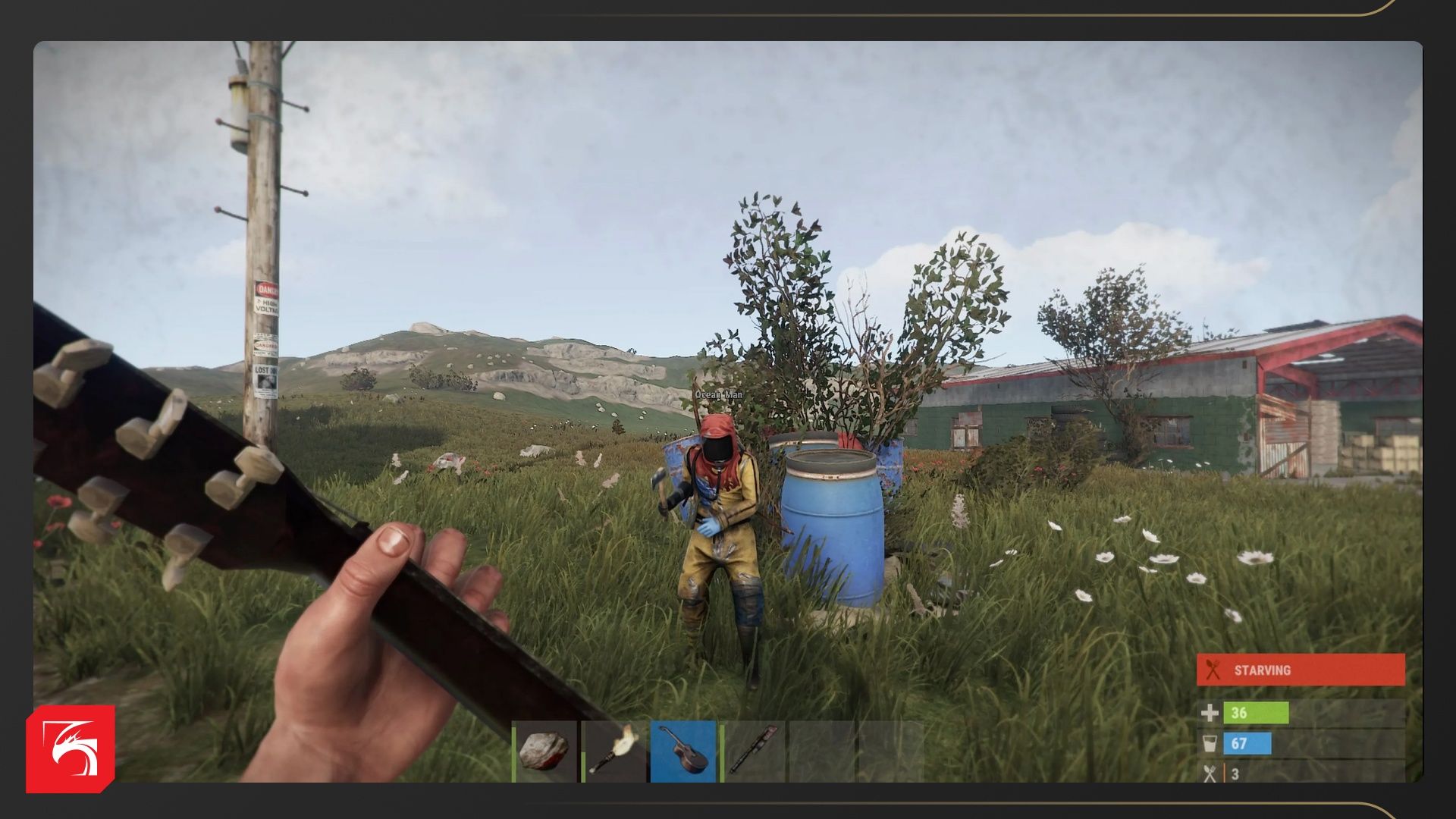This screenshot has height=819, width=1456.
Task: Equip the torch from the hotbar
Action: pos(613,751)
